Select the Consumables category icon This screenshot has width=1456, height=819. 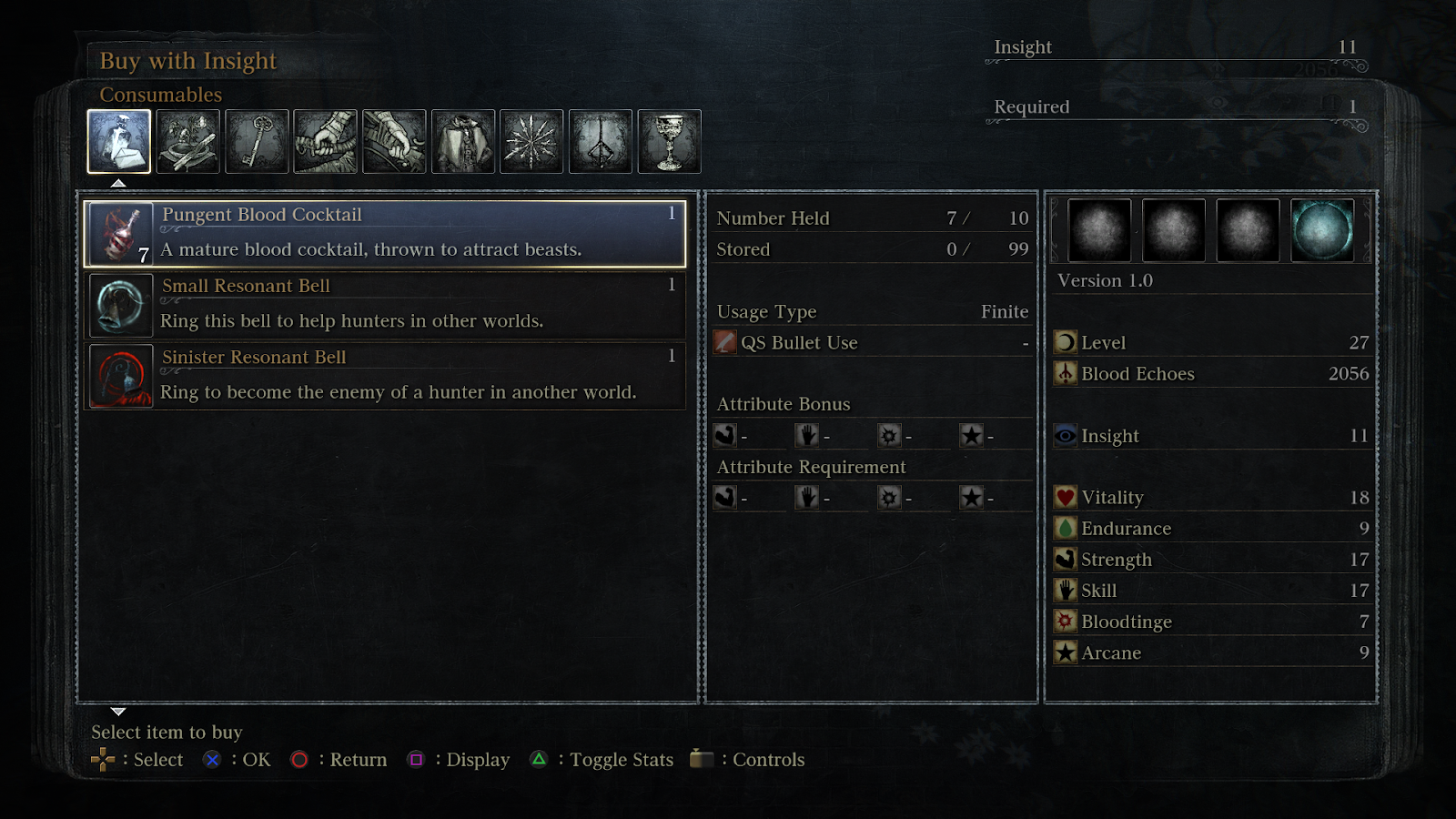(x=119, y=141)
